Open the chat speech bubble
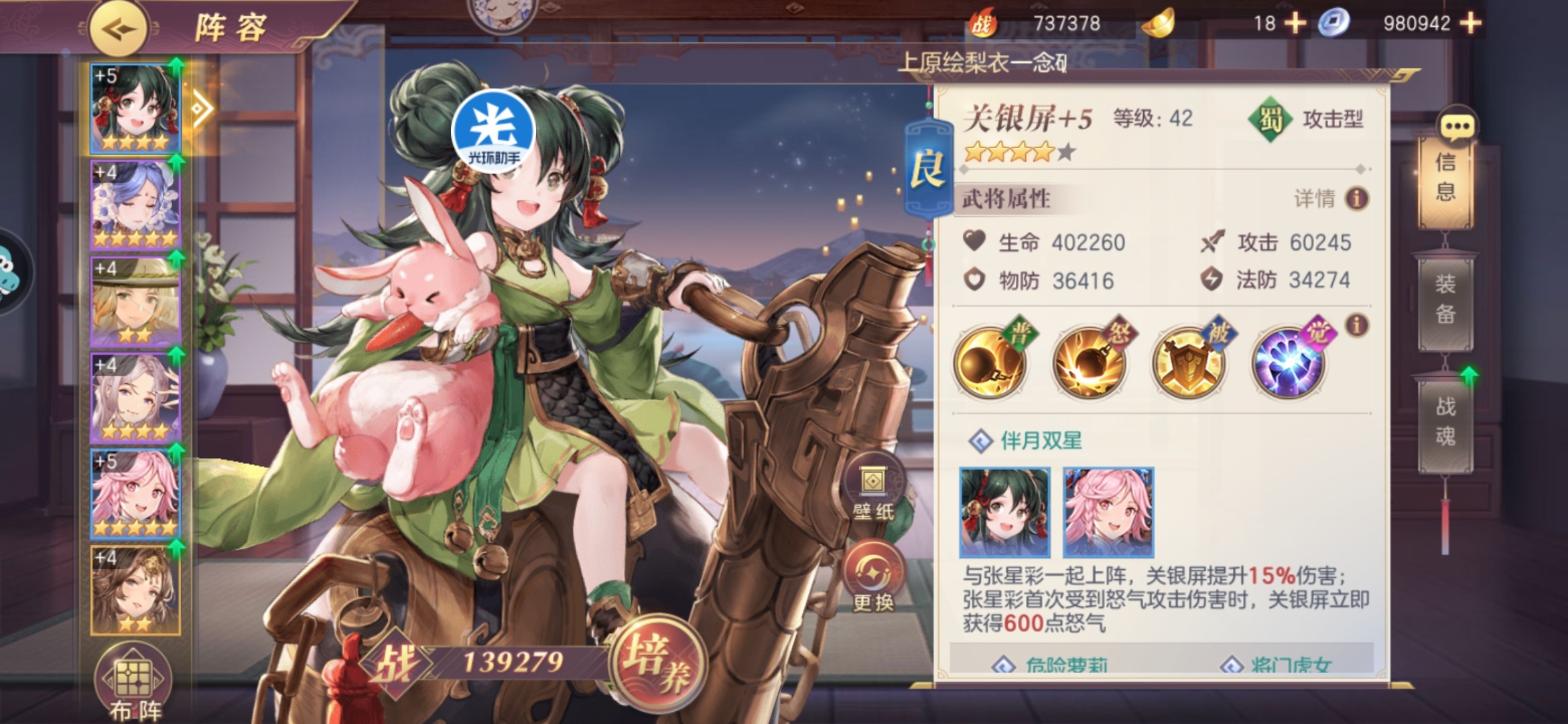The height and width of the screenshot is (724, 1568). point(1457,126)
